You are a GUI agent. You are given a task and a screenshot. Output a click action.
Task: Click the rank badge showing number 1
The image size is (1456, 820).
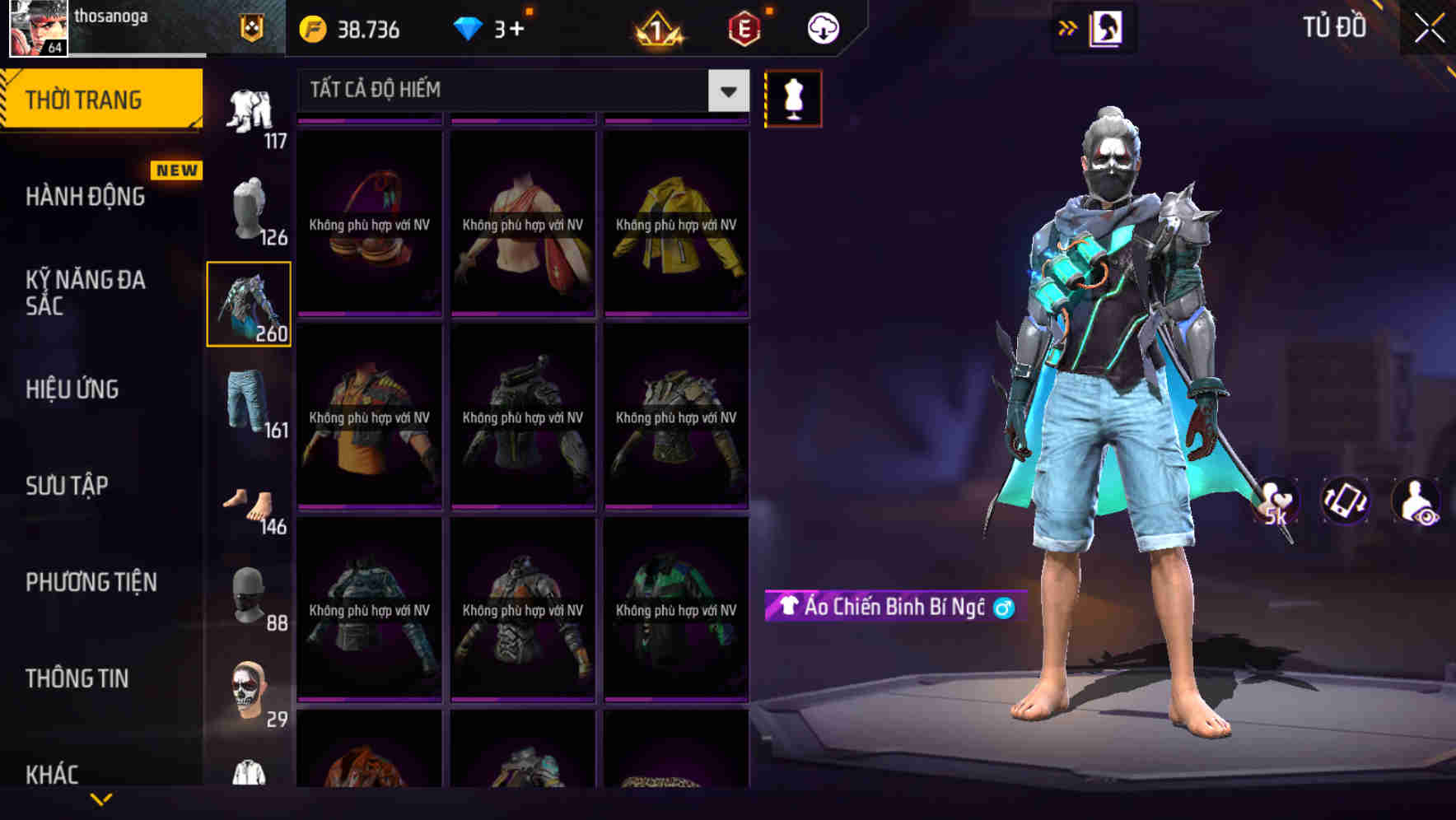point(654,29)
